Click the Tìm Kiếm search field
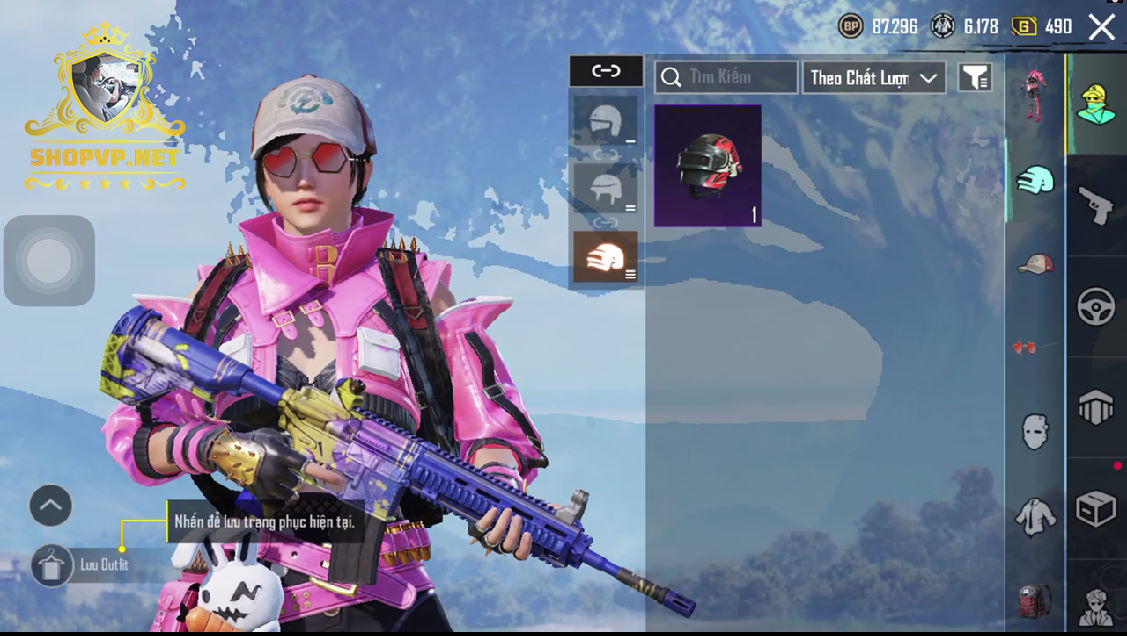Screen dimensions: 1127x636 (726, 77)
